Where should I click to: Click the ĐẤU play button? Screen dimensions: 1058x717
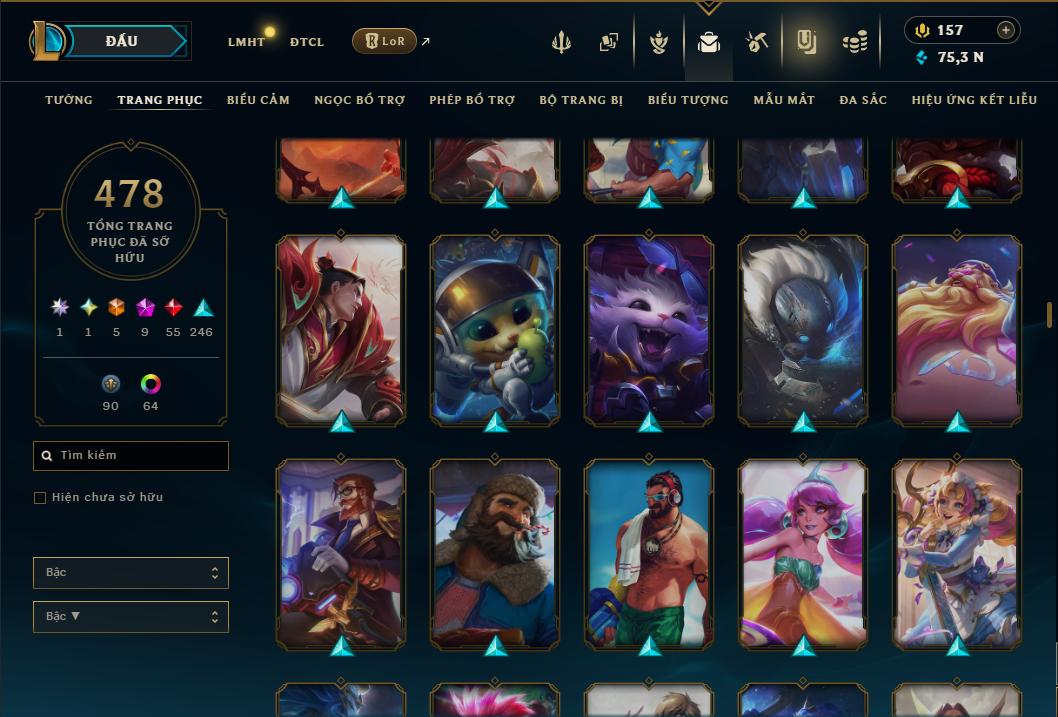tap(122, 41)
